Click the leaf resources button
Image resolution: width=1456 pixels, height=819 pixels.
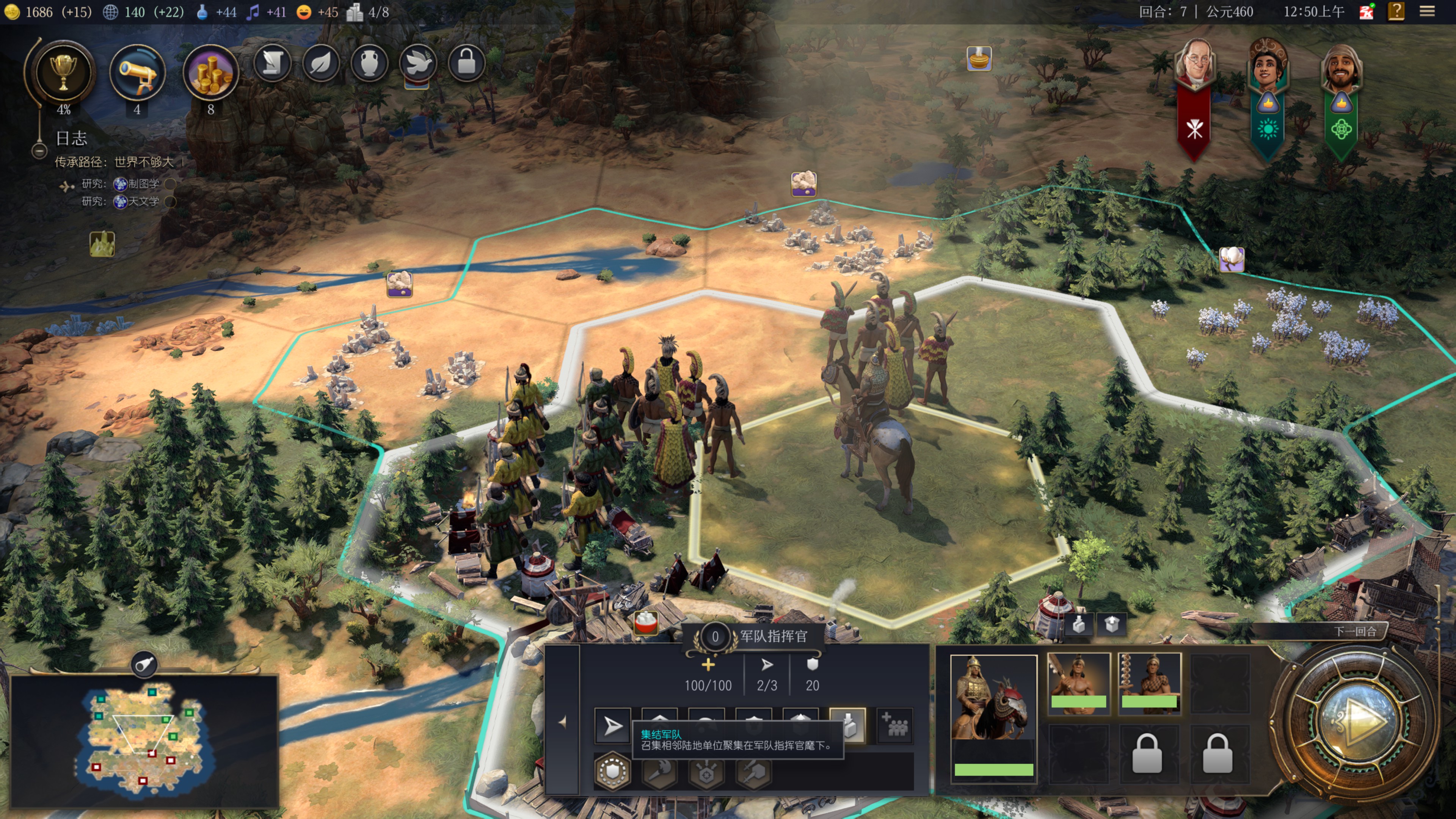[x=321, y=62]
